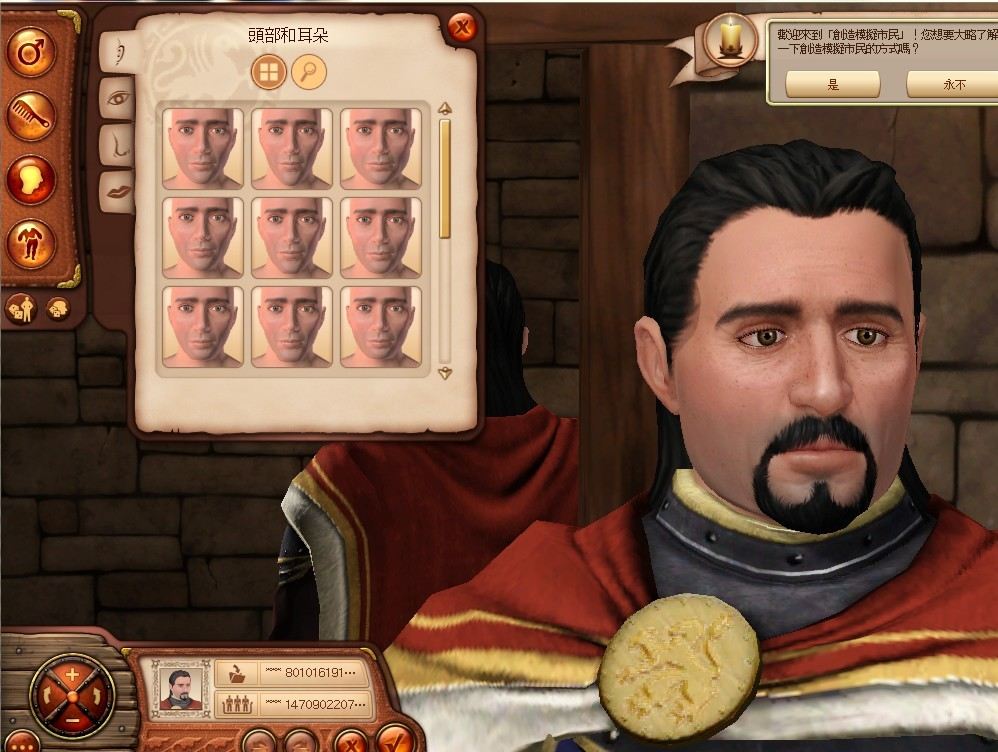Open the clothing outfit category
The height and width of the screenshot is (752, 998).
point(31,242)
